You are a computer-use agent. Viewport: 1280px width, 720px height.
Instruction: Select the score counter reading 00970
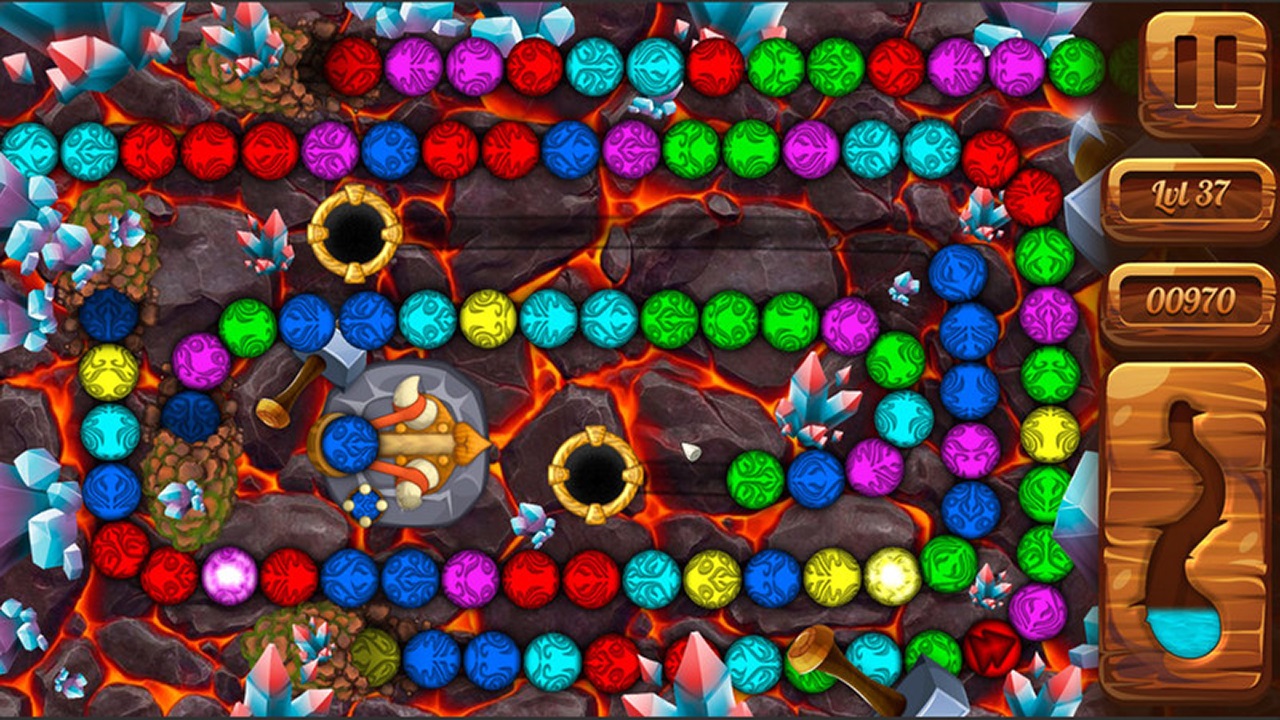click(x=1190, y=295)
